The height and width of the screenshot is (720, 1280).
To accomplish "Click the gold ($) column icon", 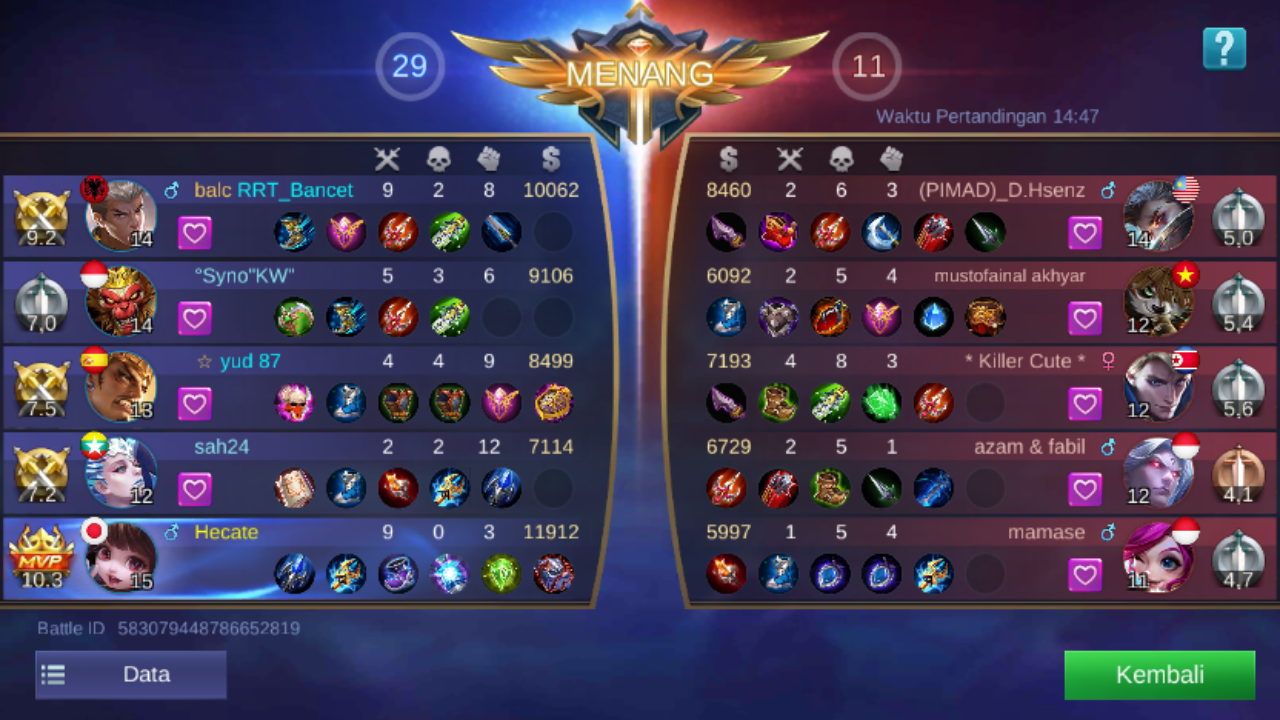I will coord(549,158).
